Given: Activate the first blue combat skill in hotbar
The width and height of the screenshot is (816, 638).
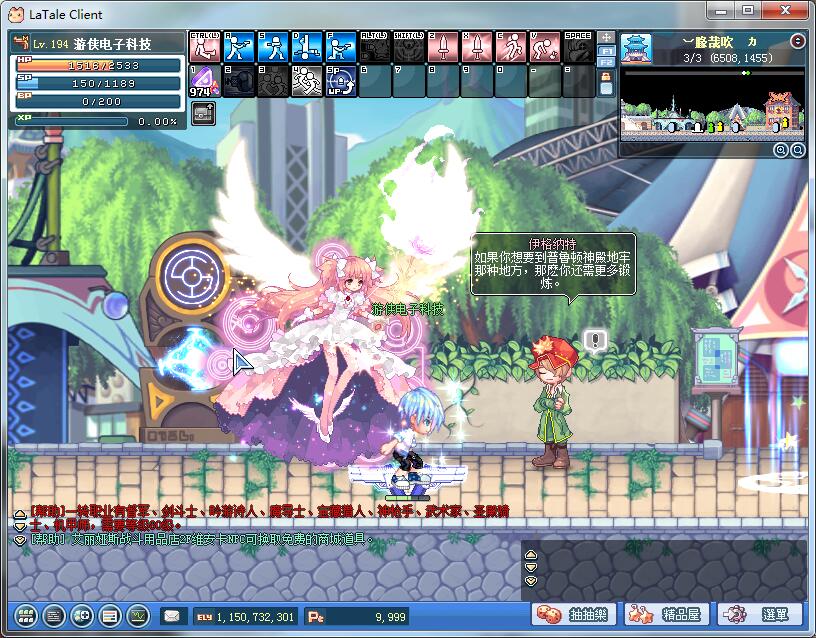Looking at the screenshot, I should coord(238,46).
